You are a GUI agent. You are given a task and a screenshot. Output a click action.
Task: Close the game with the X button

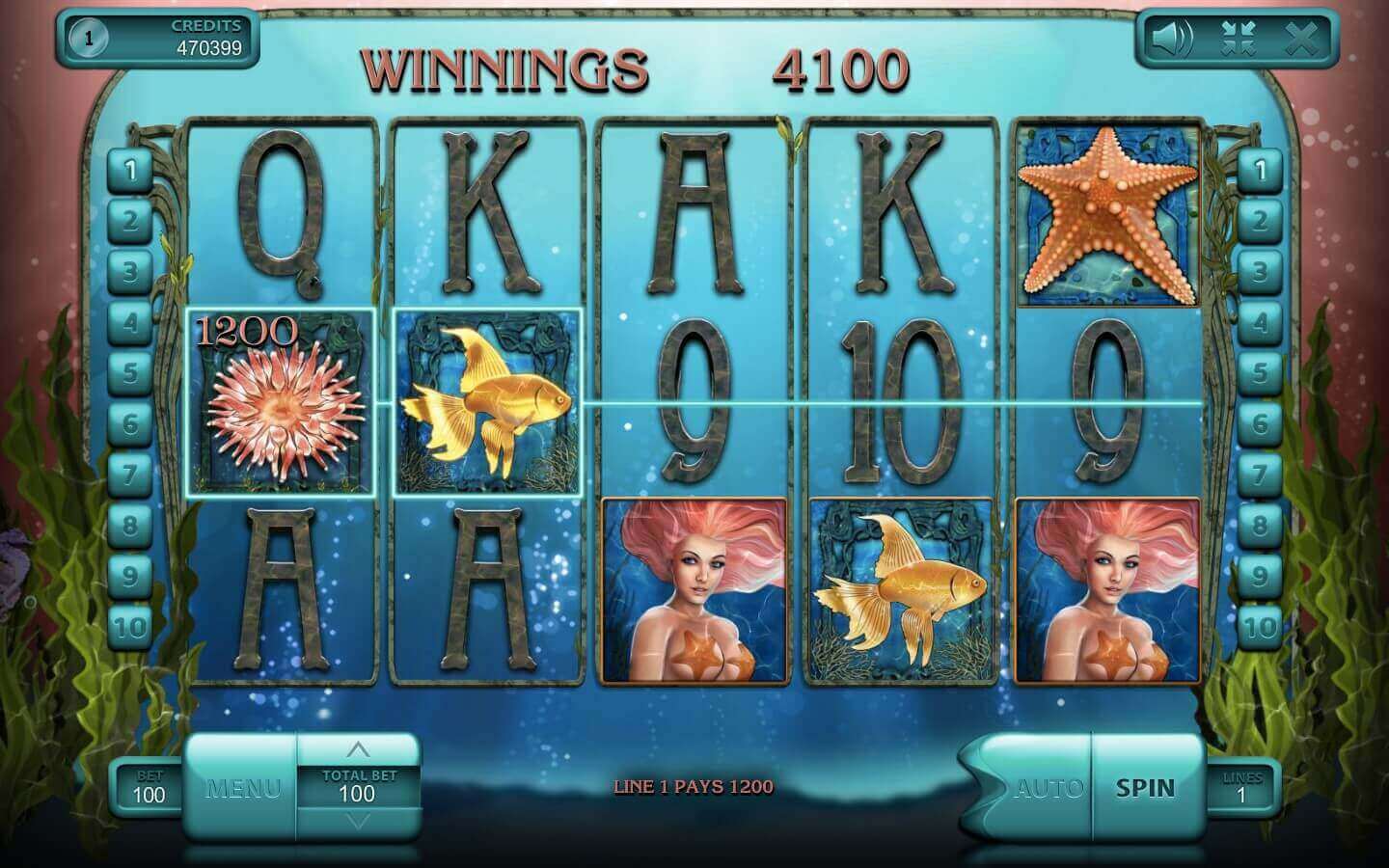(x=1301, y=39)
